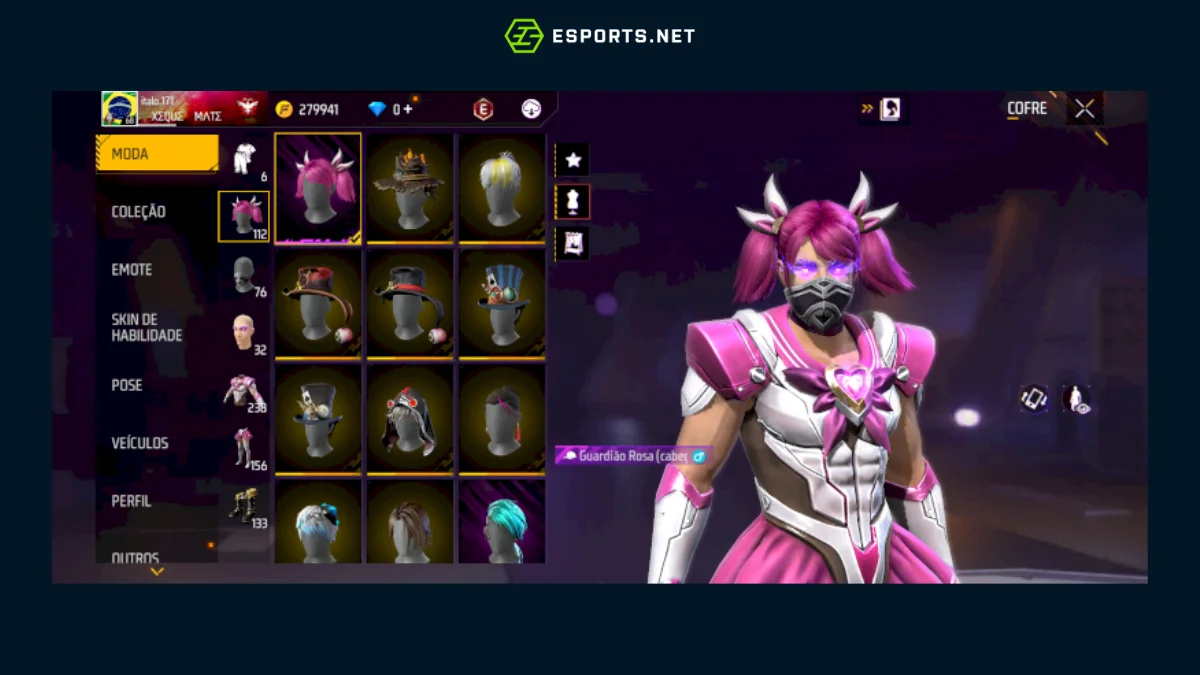Switch to the EMOTE category
This screenshot has width=1200, height=675.
tap(132, 270)
